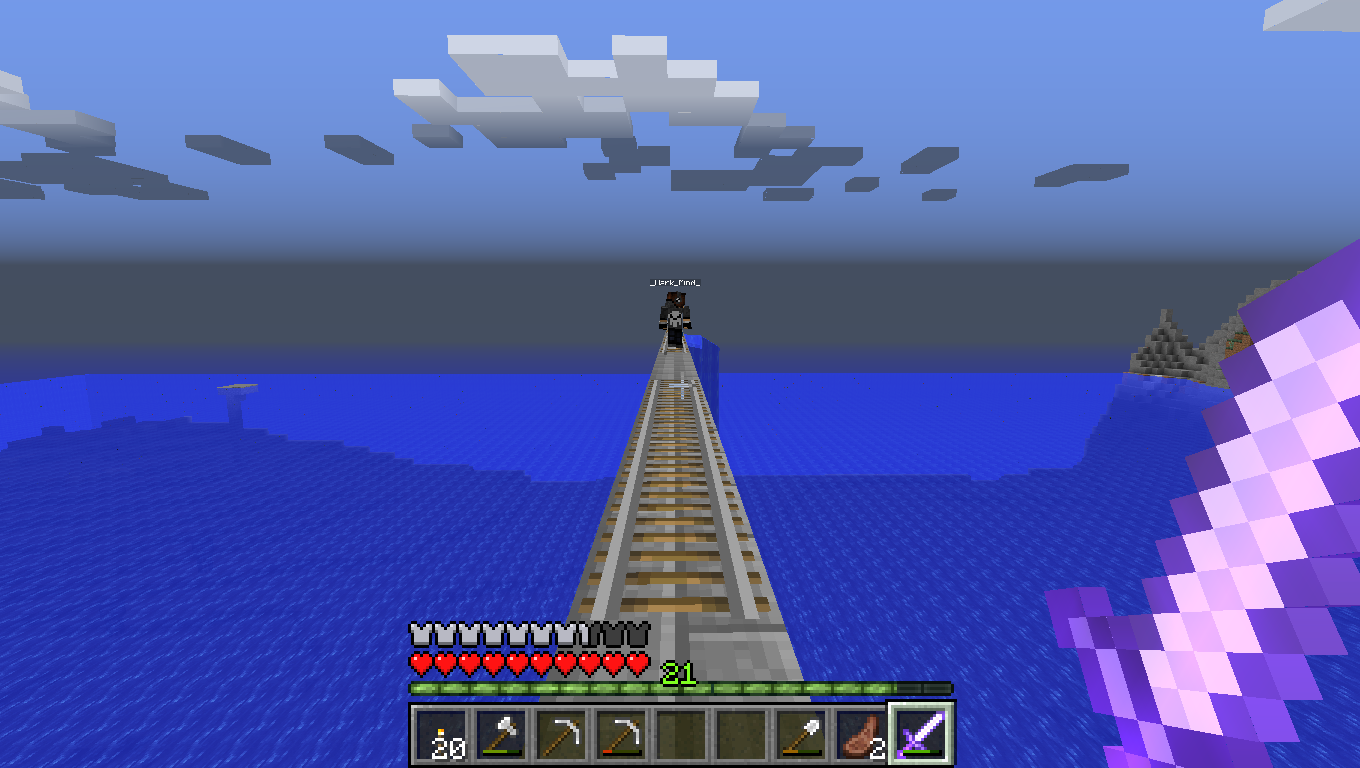Select the enchanted purple sword slot
The height and width of the screenshot is (768, 1360).
tap(921, 736)
